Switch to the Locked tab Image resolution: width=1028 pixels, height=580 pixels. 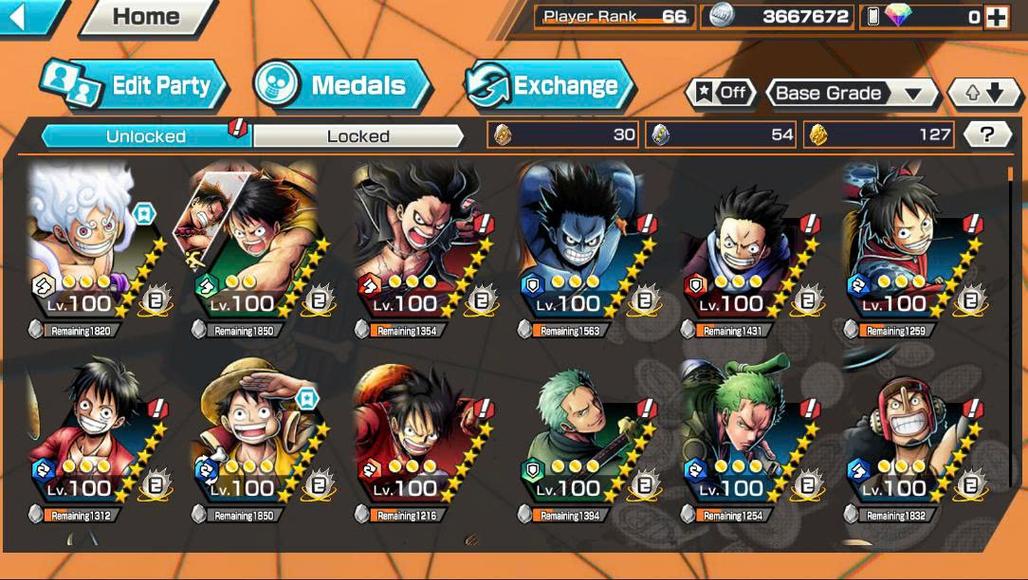357,136
